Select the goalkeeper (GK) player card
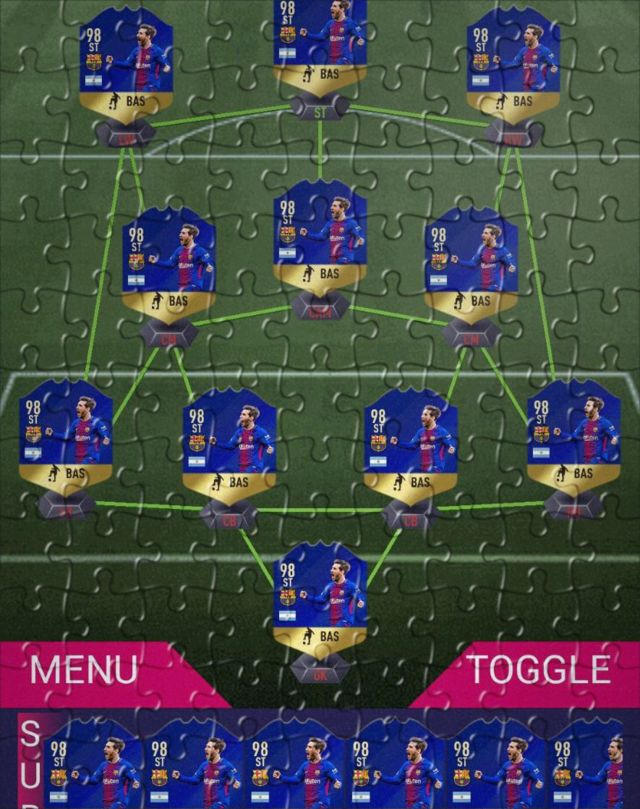Screen dimensions: 640x809 (x=320, y=598)
